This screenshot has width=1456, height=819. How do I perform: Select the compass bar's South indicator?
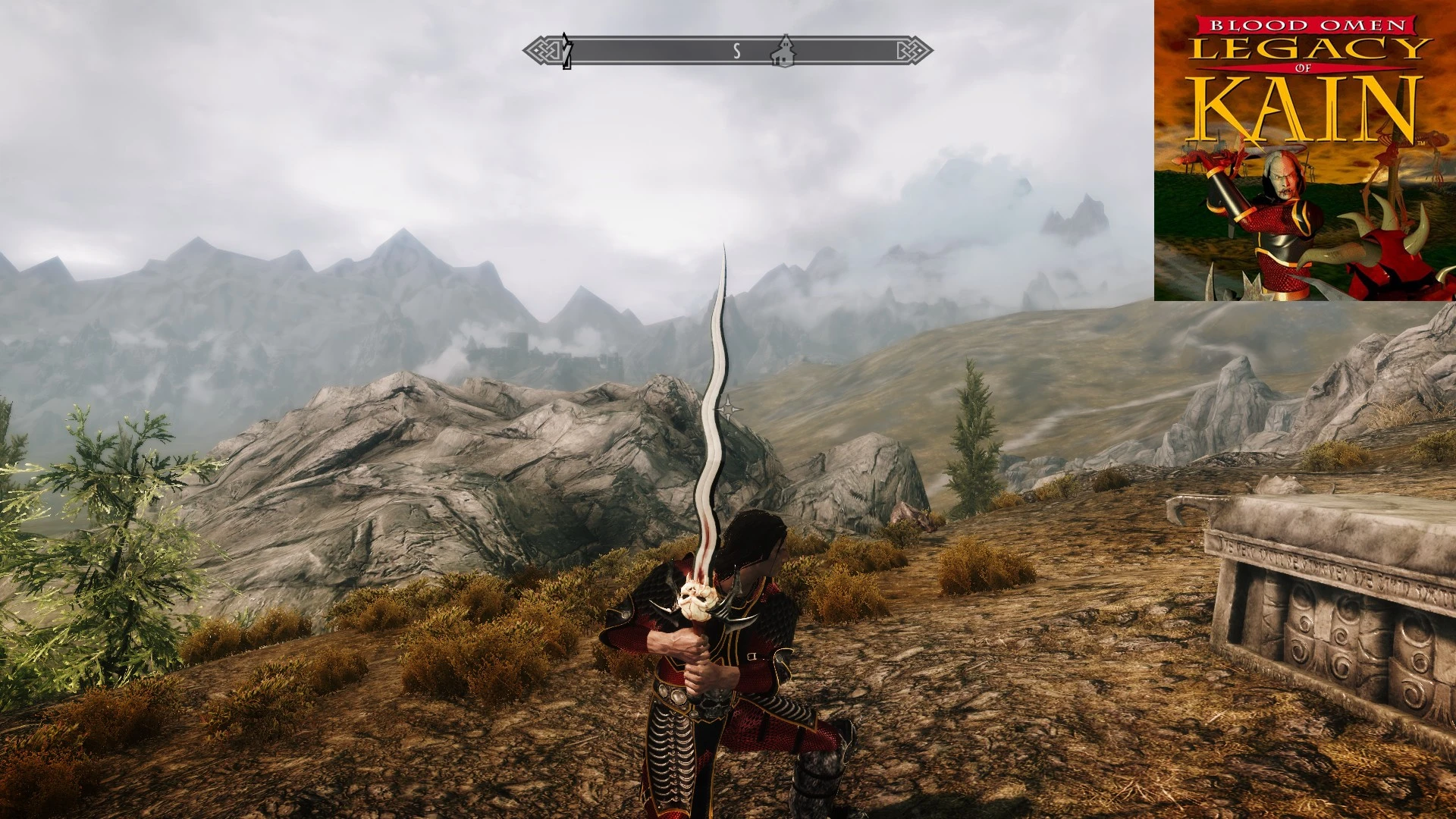[x=736, y=52]
